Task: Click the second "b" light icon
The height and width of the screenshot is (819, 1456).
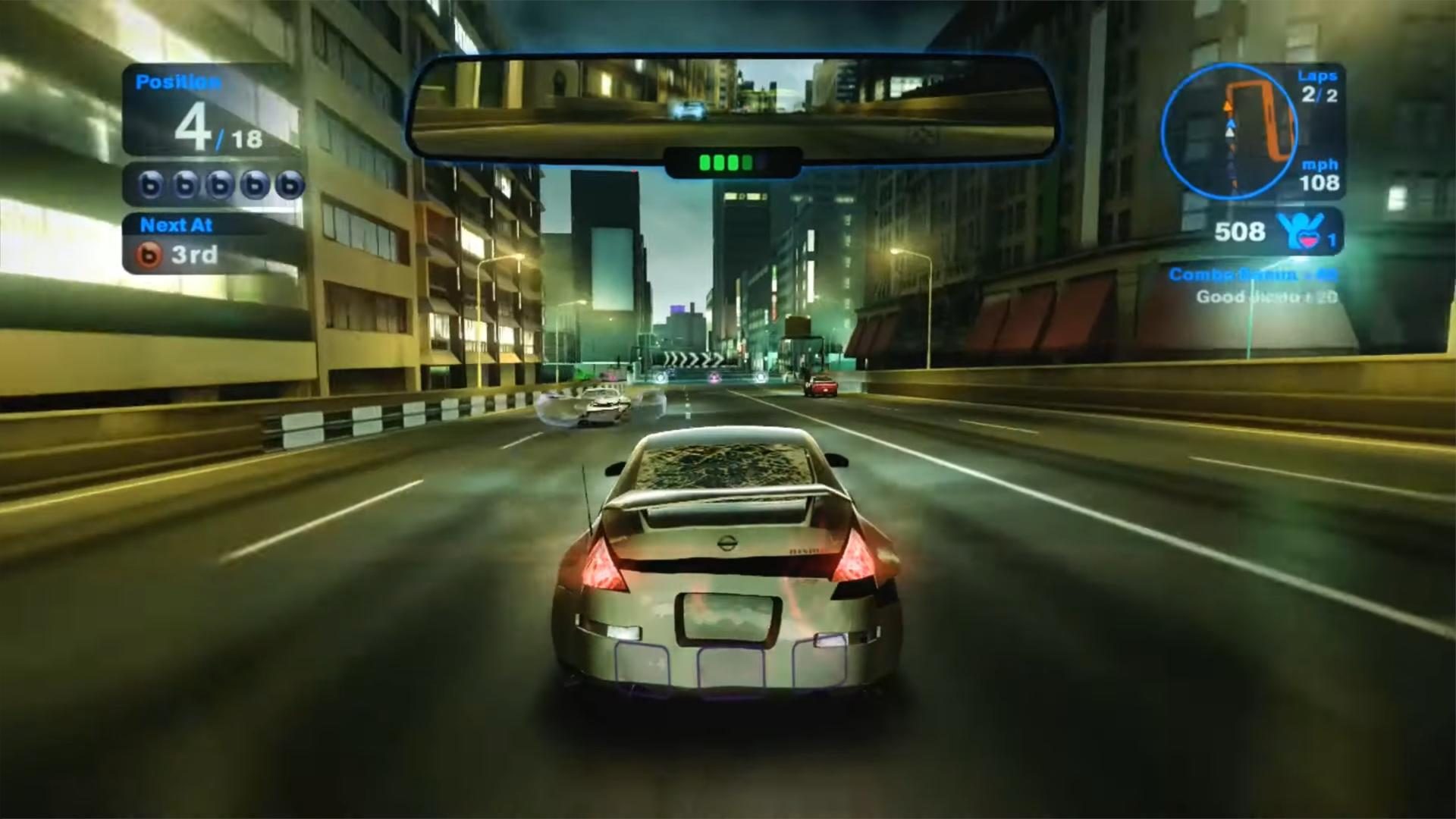Action: point(187,184)
